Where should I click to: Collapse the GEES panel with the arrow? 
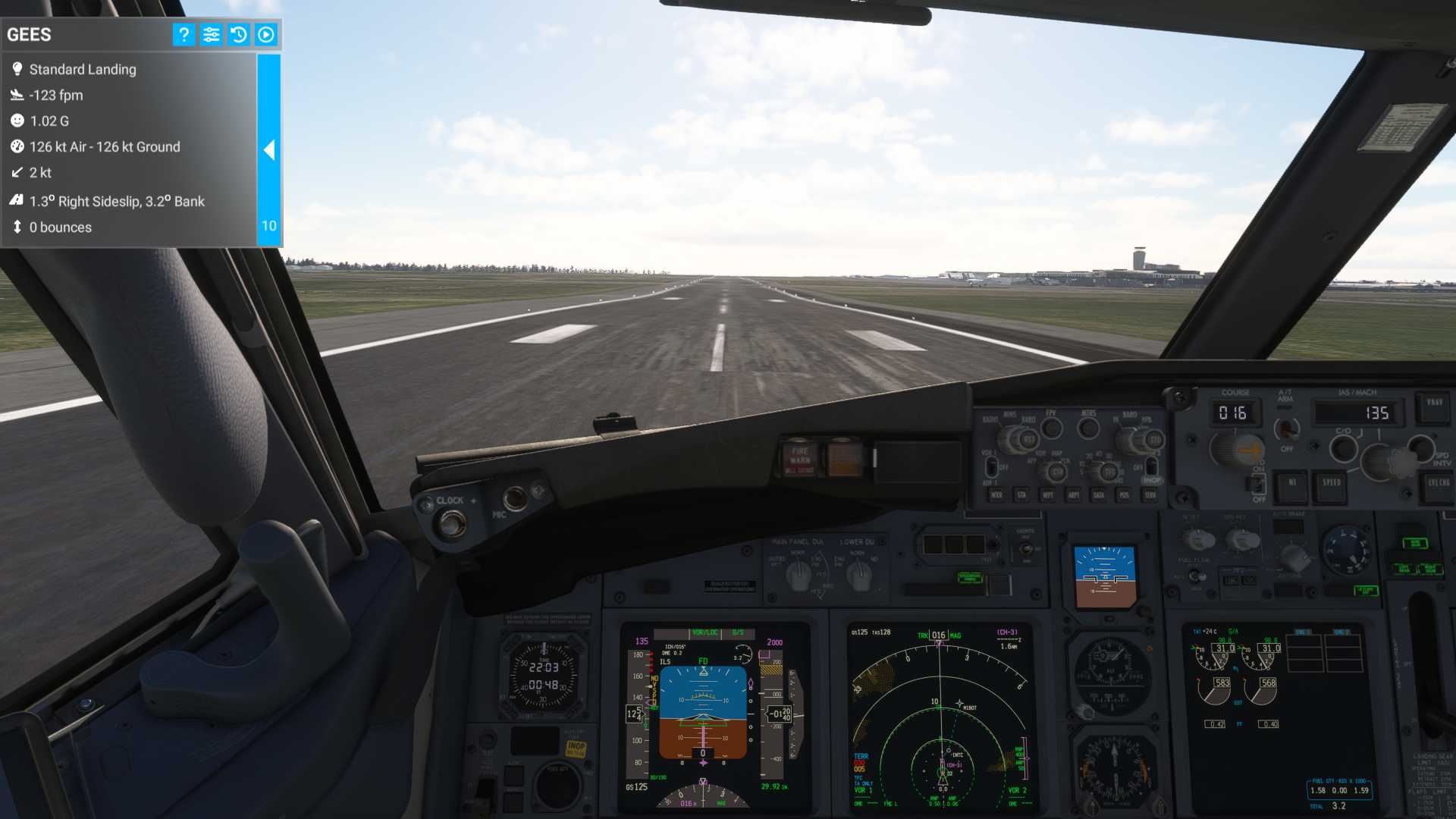[269, 150]
